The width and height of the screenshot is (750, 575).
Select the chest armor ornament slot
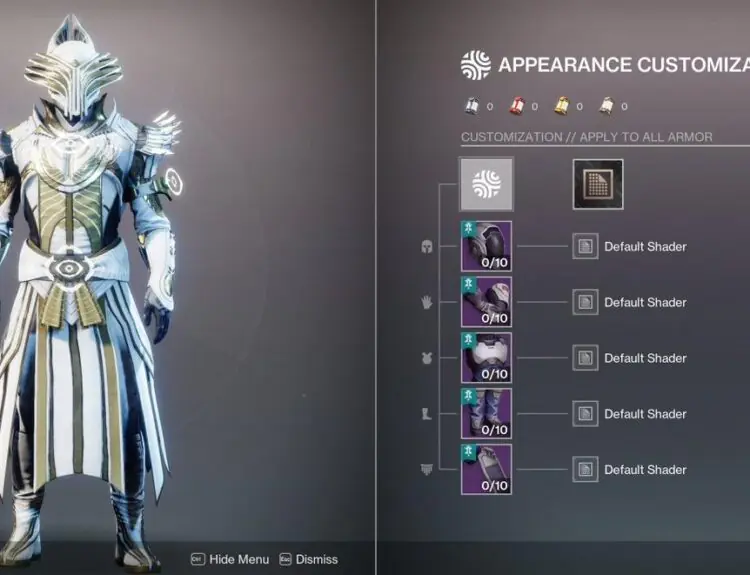[486, 358]
